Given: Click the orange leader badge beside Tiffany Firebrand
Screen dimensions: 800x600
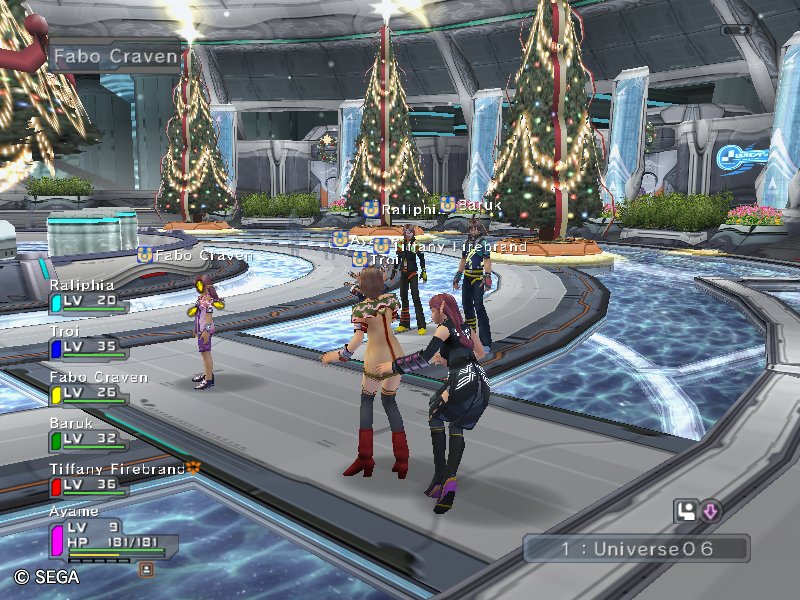Looking at the screenshot, I should click(x=194, y=467).
